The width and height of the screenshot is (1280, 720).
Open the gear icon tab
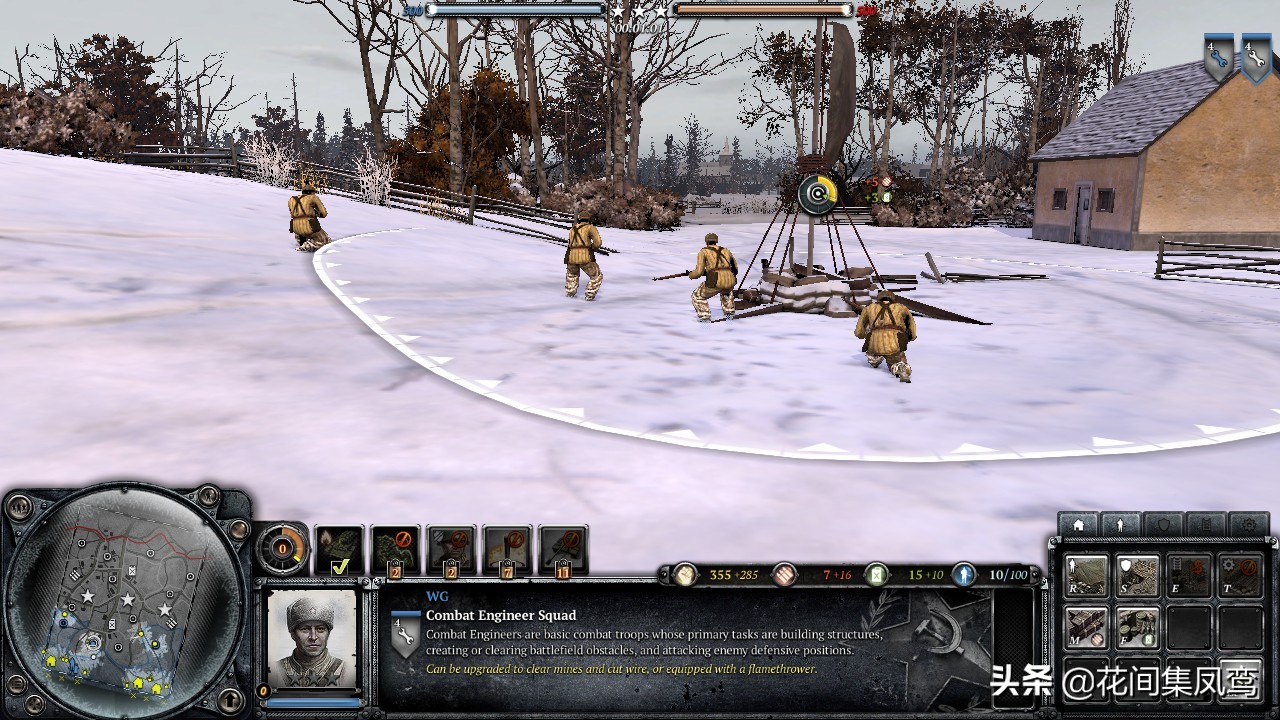1249,524
